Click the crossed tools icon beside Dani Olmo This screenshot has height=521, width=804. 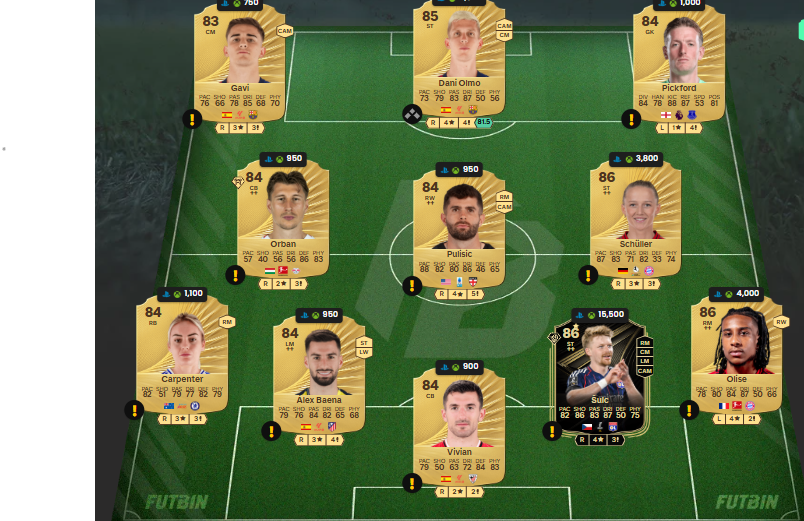click(x=412, y=115)
